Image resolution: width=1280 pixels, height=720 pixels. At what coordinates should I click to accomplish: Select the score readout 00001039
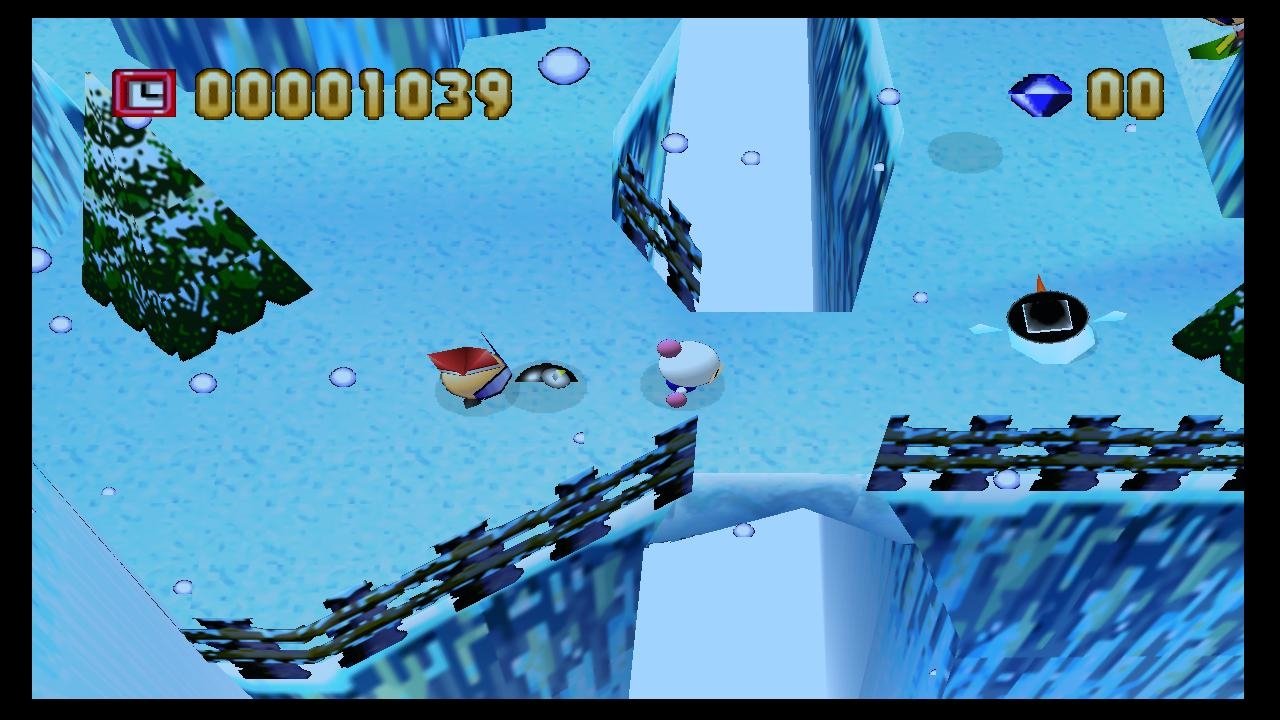click(350, 92)
